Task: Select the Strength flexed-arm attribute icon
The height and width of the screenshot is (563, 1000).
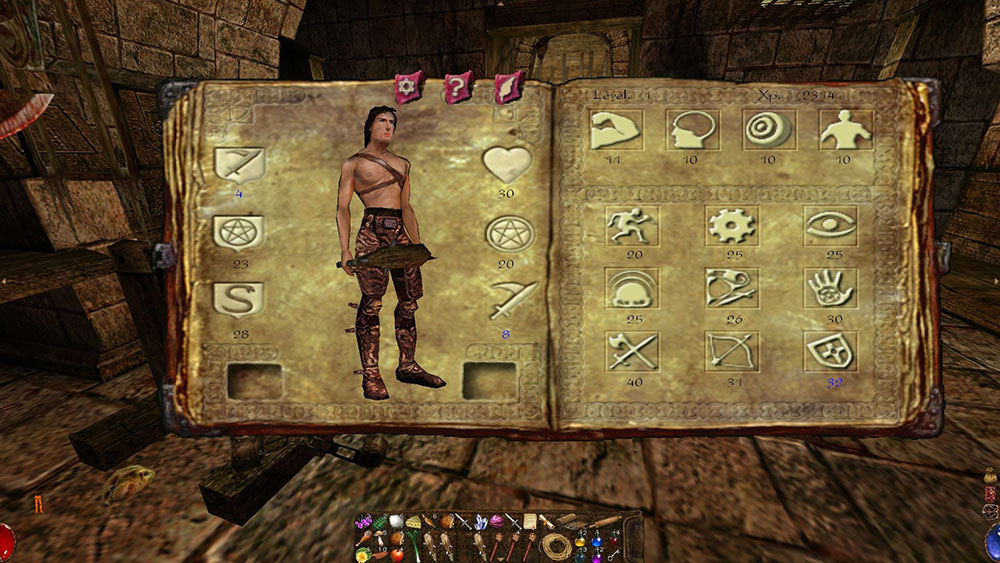Action: pyautogui.click(x=617, y=129)
